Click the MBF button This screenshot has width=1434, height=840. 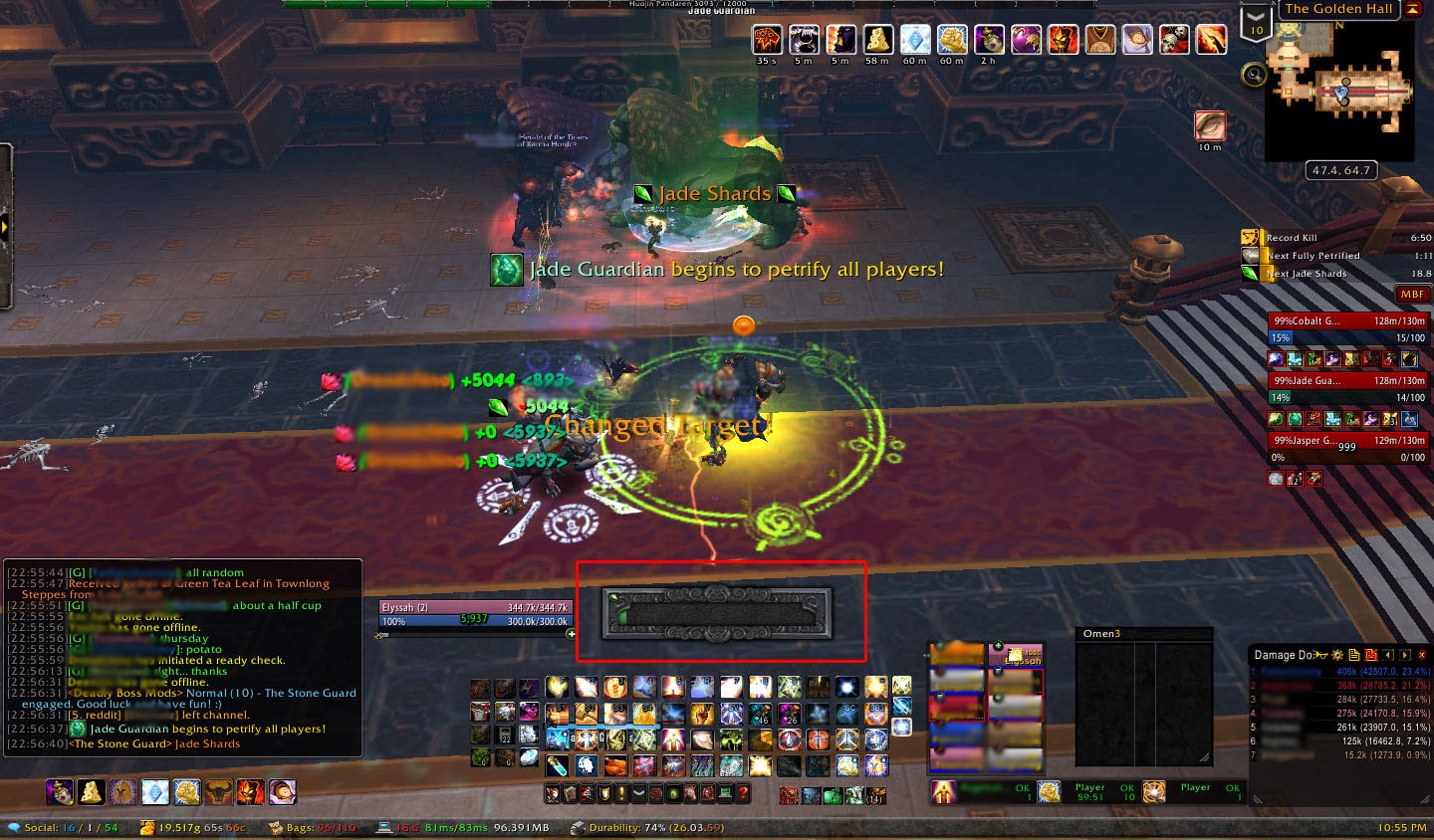1412,295
